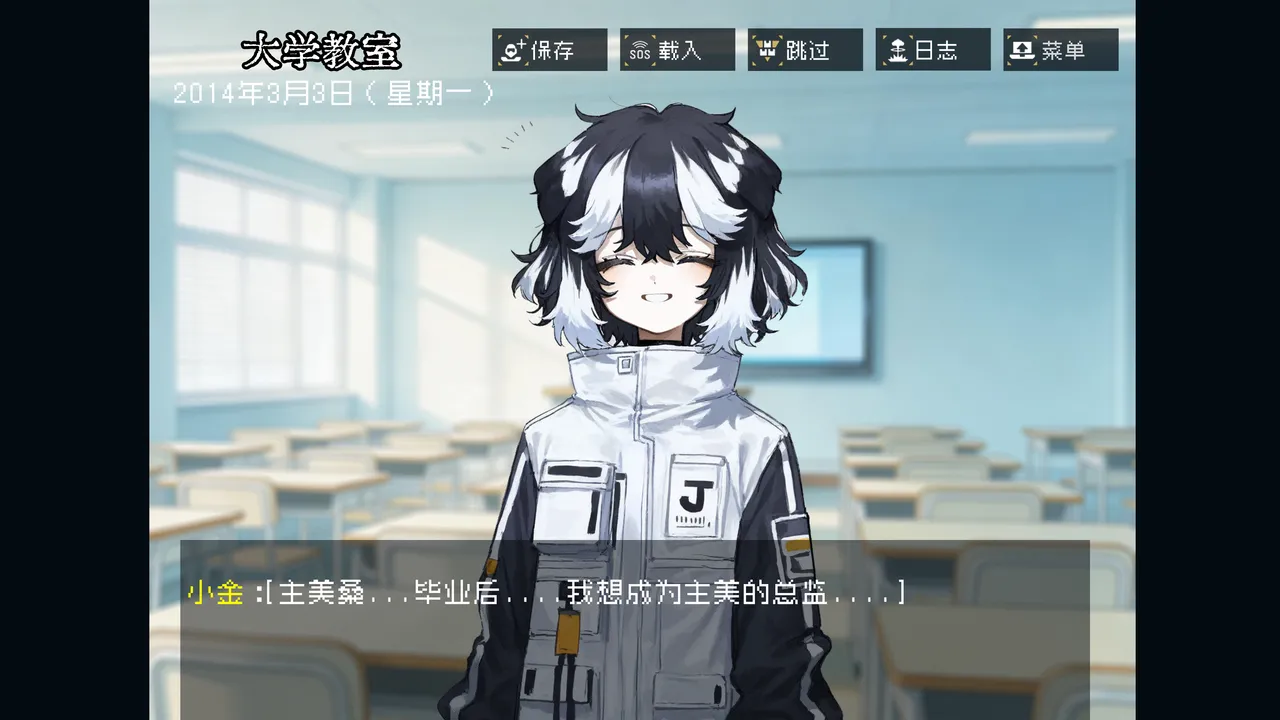The image size is (1280, 720).
Task: Show the 日志 dialogue log
Action: [x=933, y=50]
